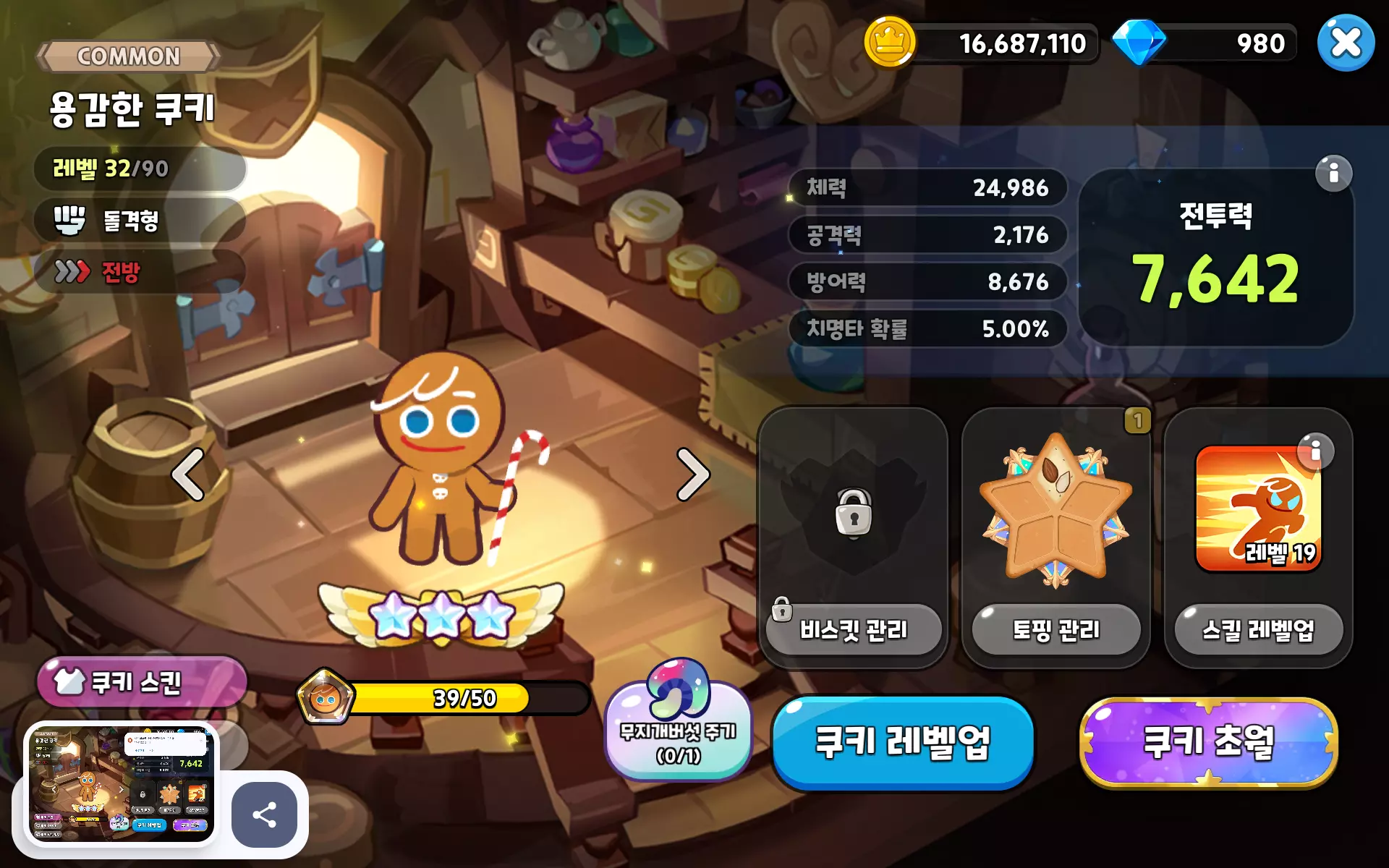Open the 쿠키 스킨 skin menu
The height and width of the screenshot is (868, 1389).
click(142, 681)
